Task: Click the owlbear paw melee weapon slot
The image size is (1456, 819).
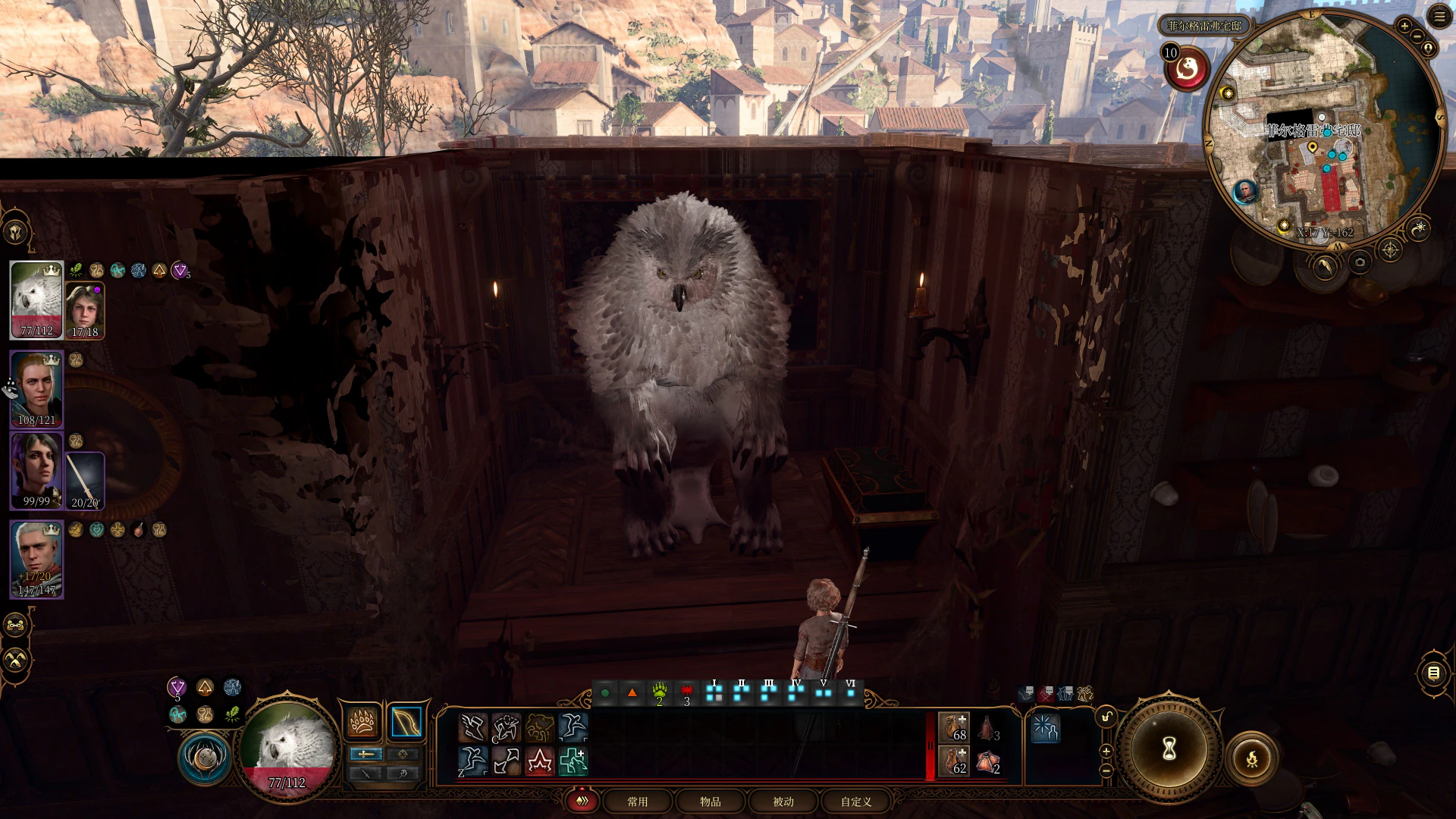Action: [x=362, y=722]
